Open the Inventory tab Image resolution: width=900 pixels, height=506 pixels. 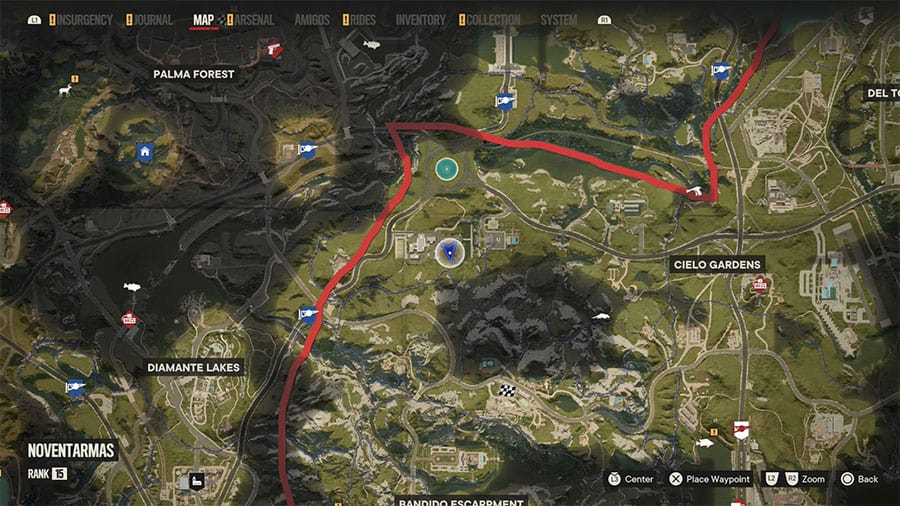421,19
